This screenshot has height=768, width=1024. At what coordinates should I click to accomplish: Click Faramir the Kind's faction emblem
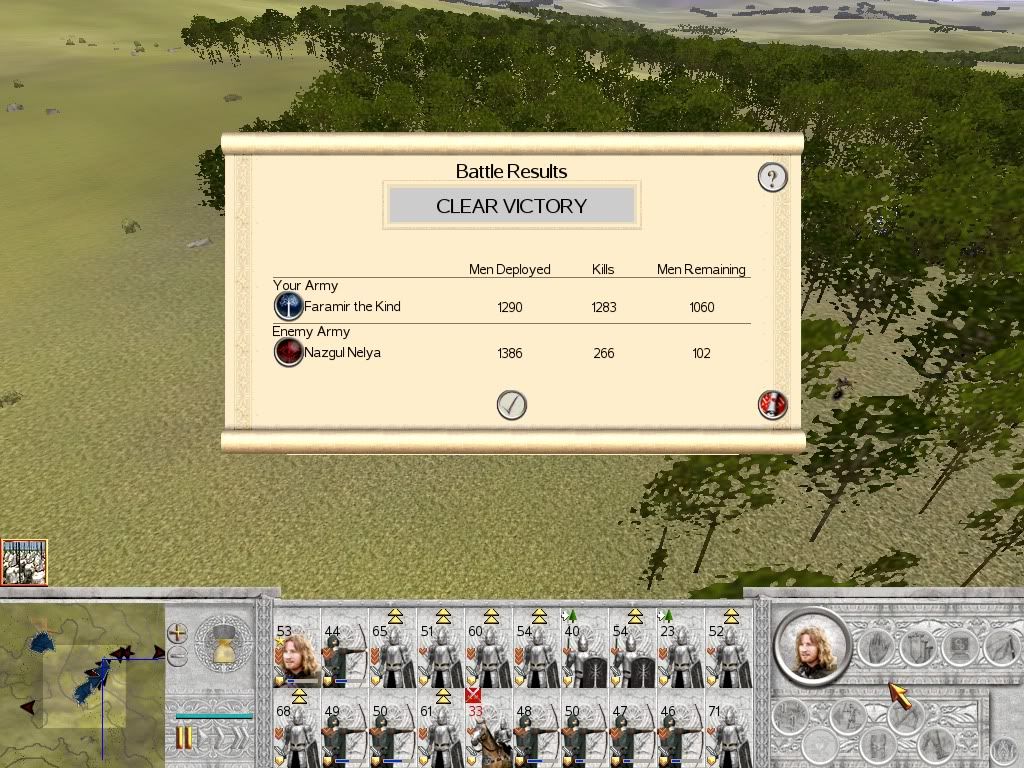pos(288,306)
